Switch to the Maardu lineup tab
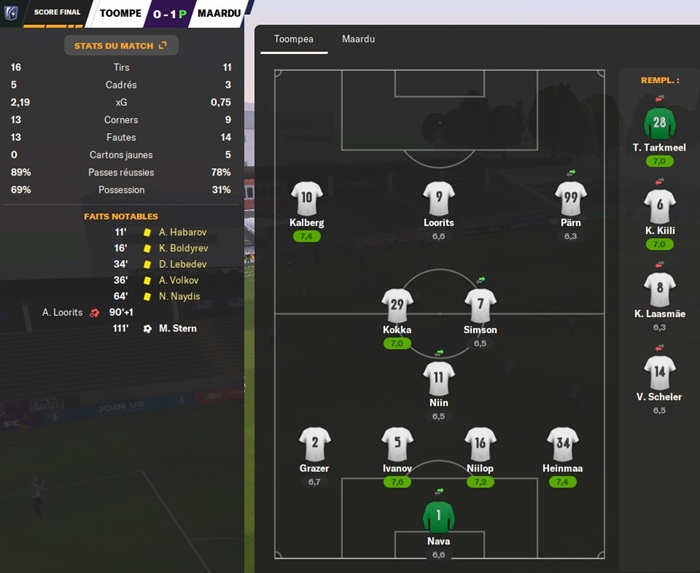The image size is (700, 573). [358, 39]
